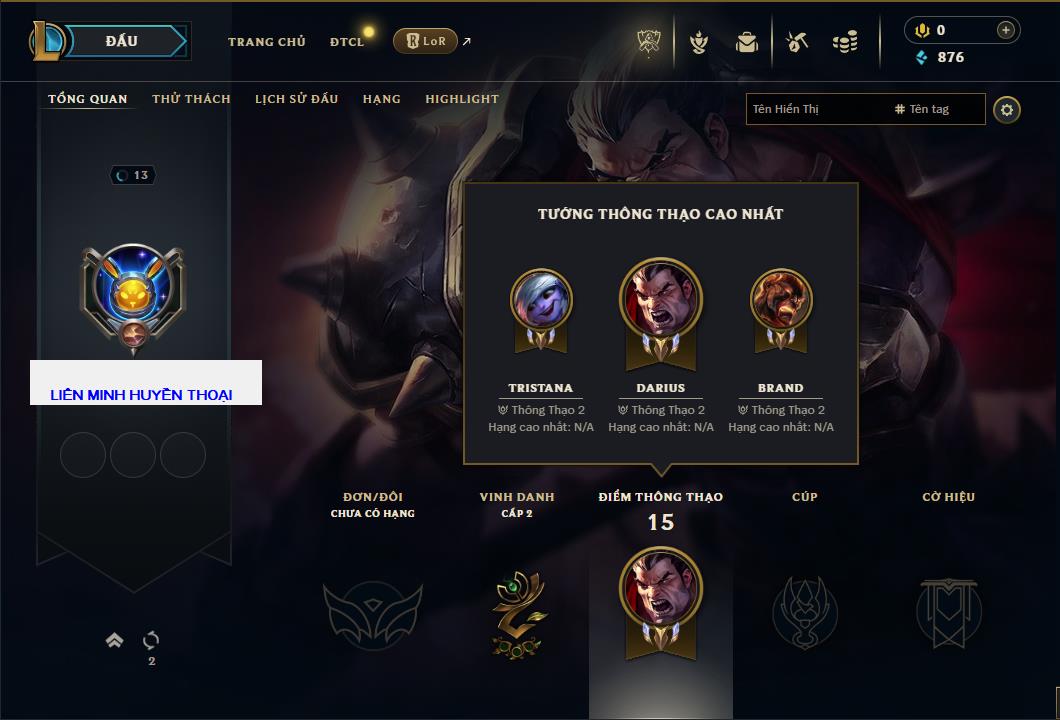Viewport: 1060px width, 720px height.
Task: Open the hammer crafting icon
Action: [x=796, y=42]
